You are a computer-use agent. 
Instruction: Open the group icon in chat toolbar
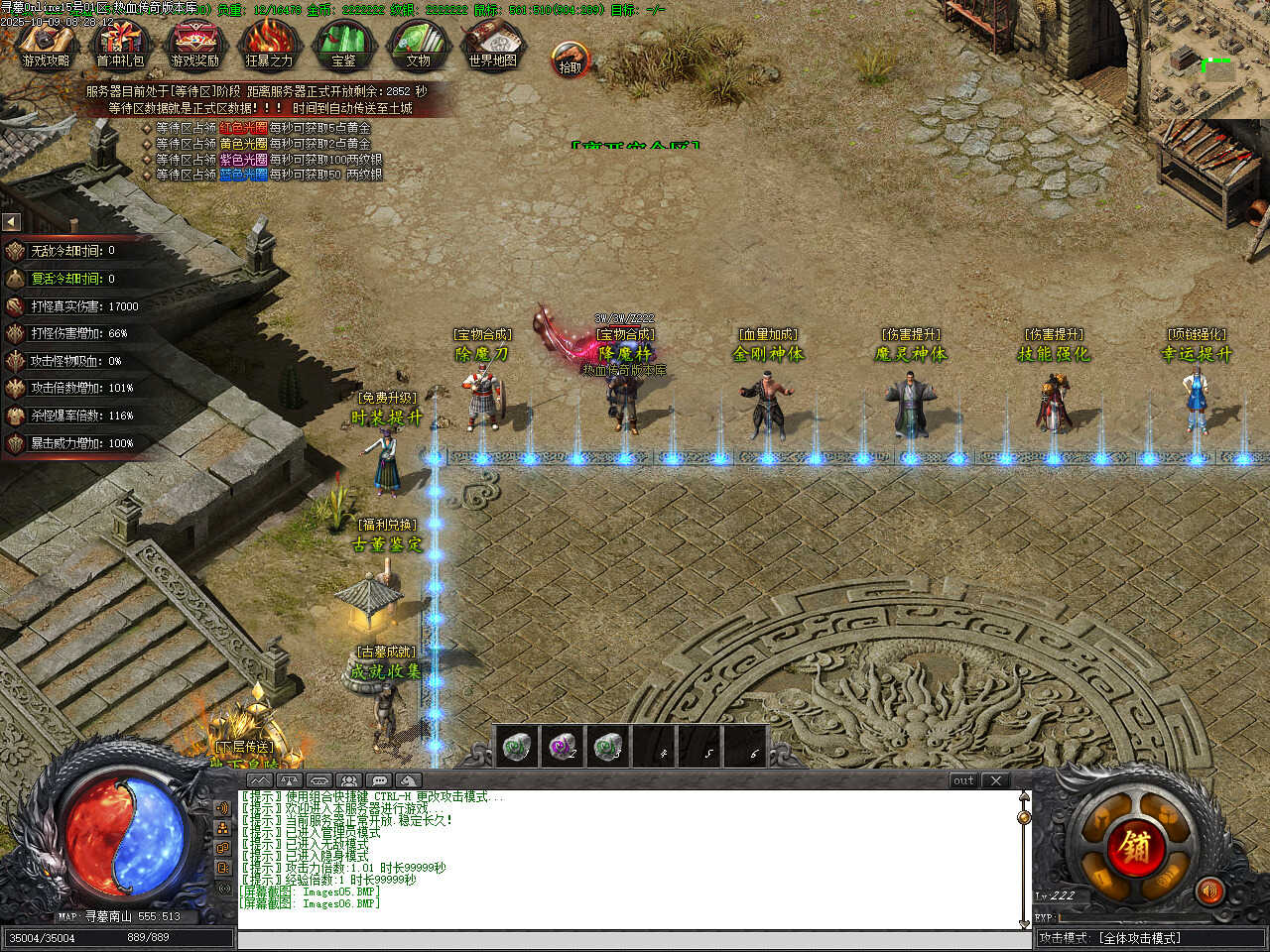[x=348, y=780]
